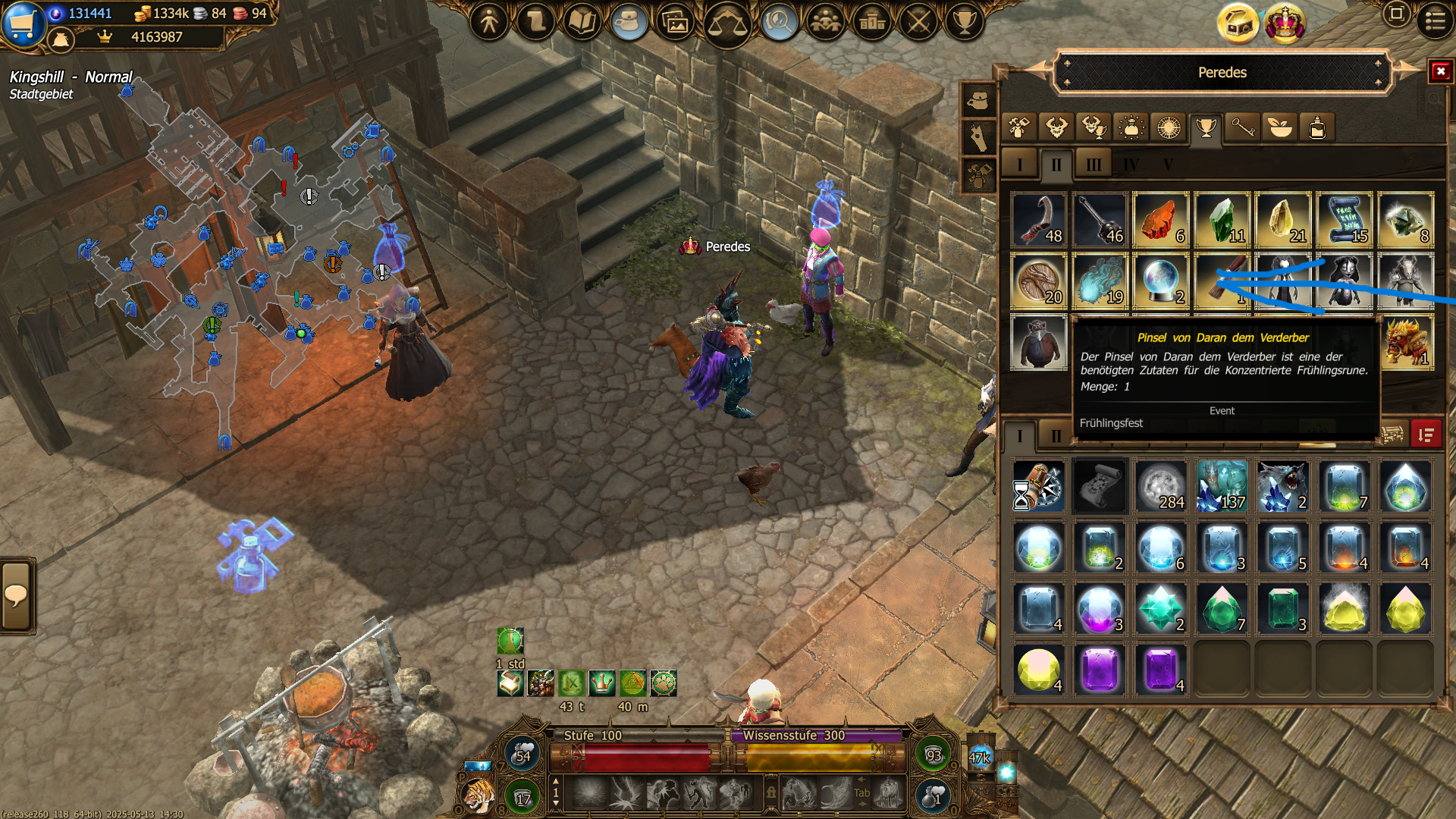Screen dimensions: 1456x819
Task: Sort the inventory with the red sort button
Action: (1426, 435)
